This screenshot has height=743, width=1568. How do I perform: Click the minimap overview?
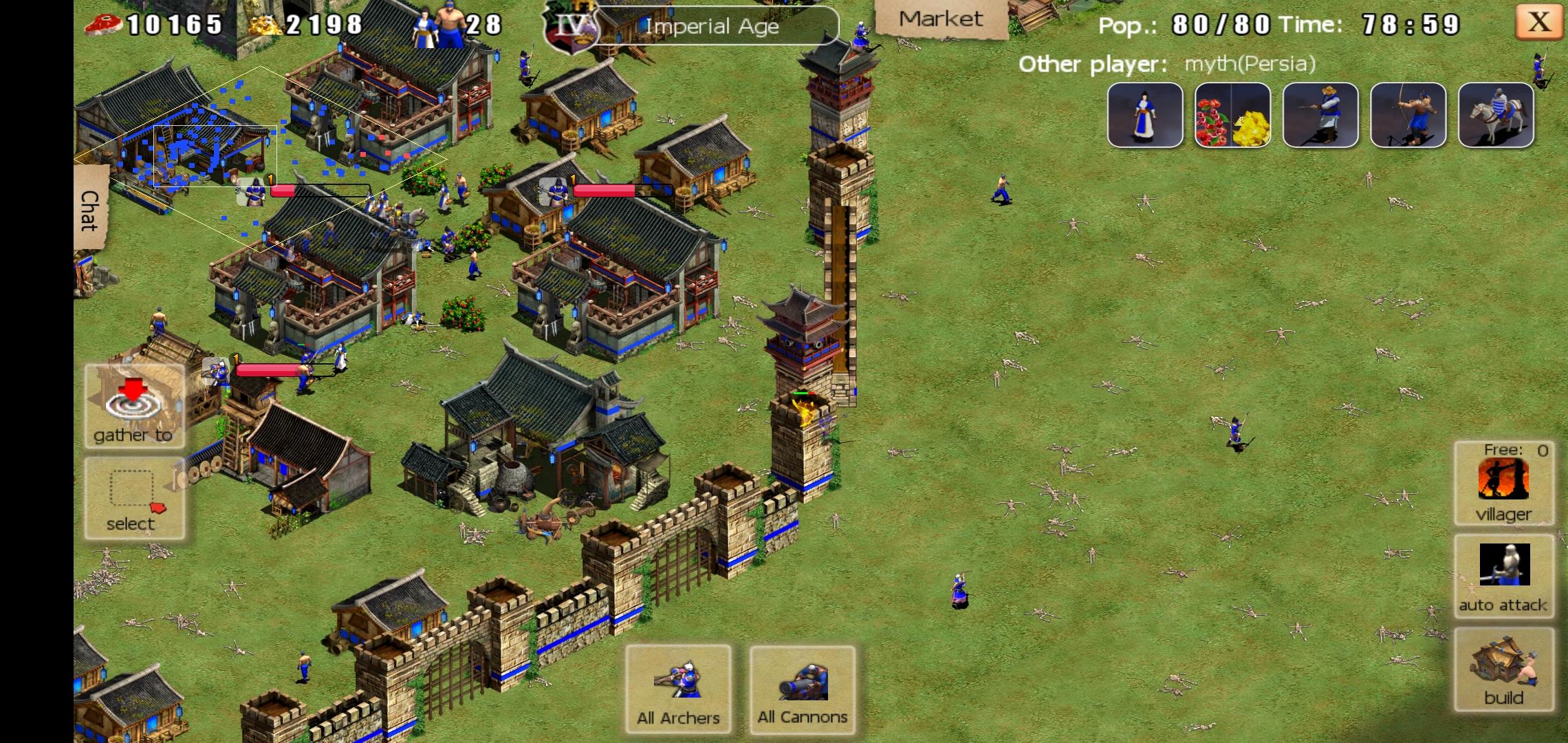(260, 158)
